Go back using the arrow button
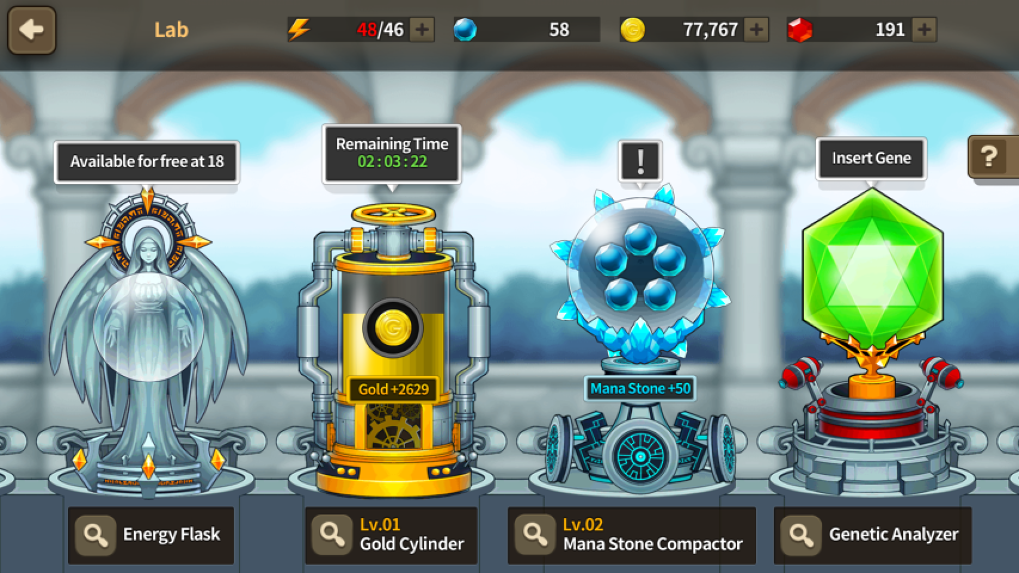 [32, 30]
